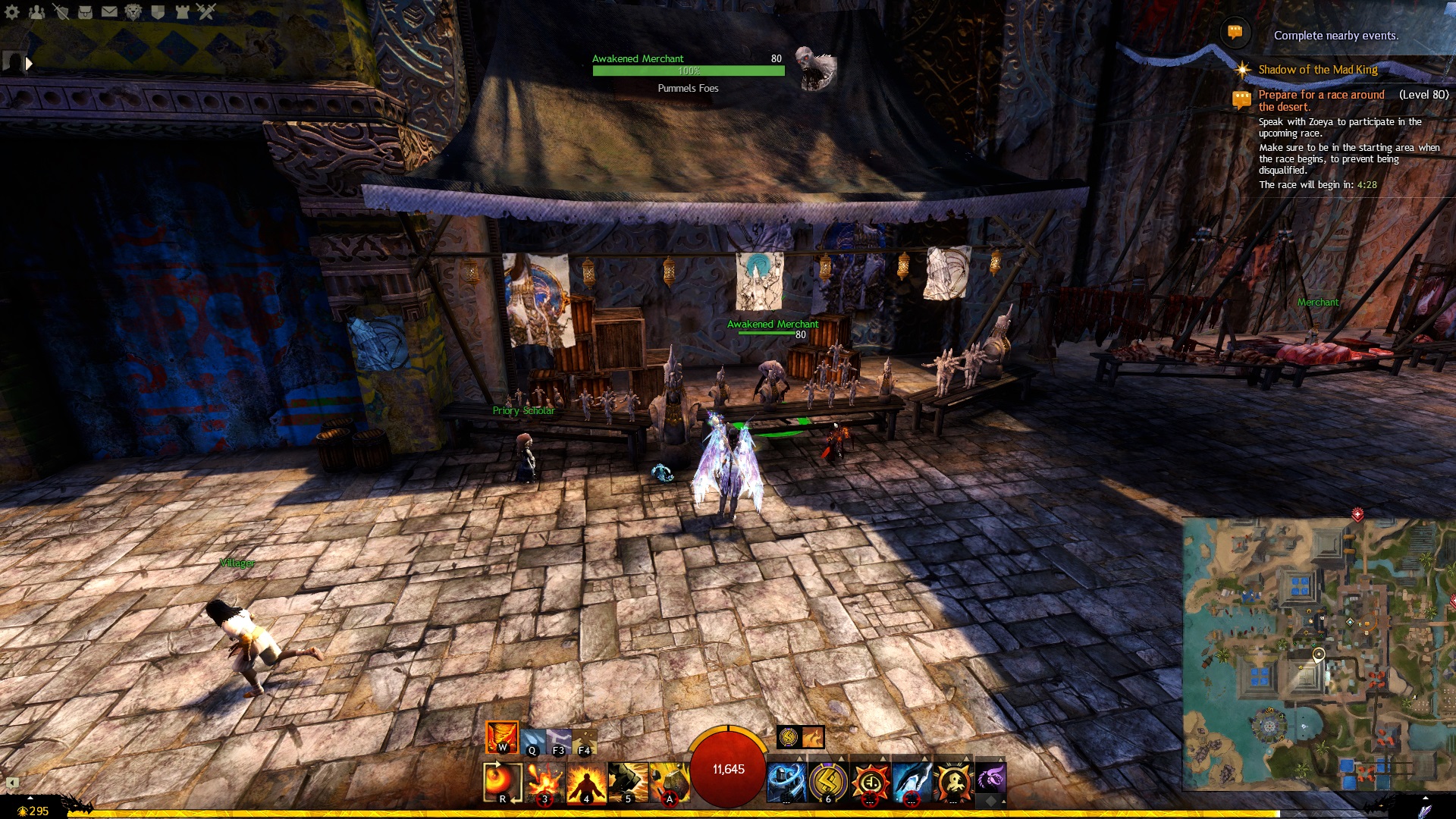This screenshot has width=1456, height=819.
Task: Click the world minimap
Action: click(x=1318, y=654)
